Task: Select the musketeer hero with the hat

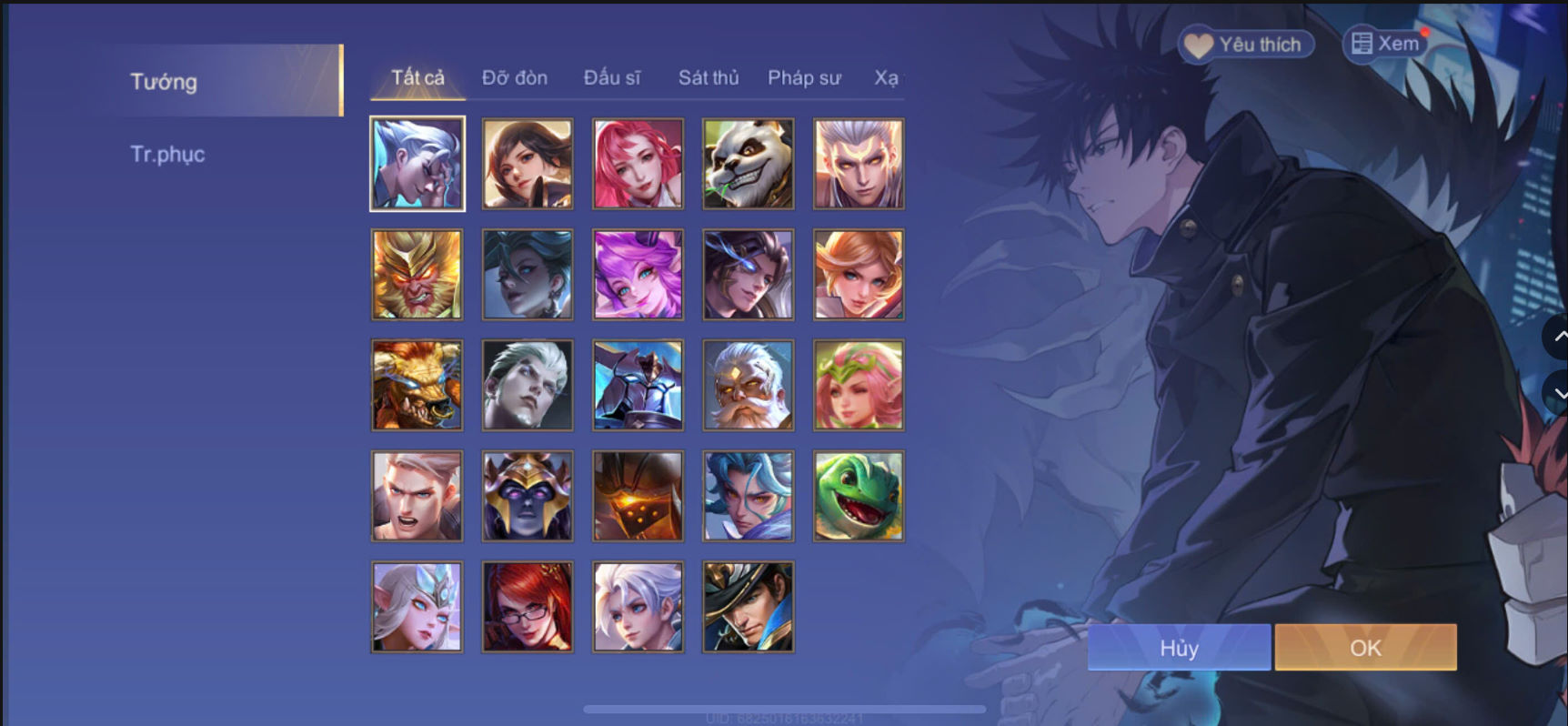Action: point(748,607)
